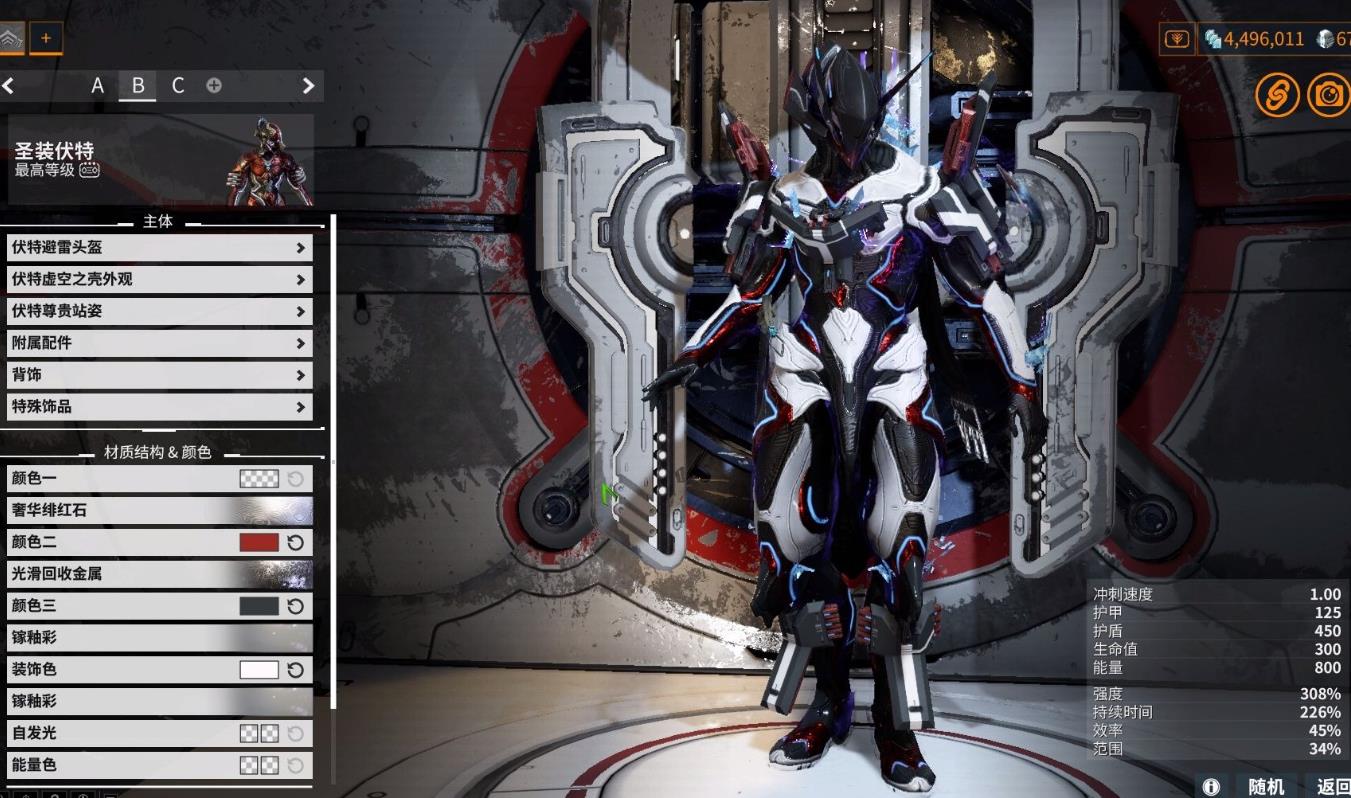Go to the next config with right arrow

point(308,86)
